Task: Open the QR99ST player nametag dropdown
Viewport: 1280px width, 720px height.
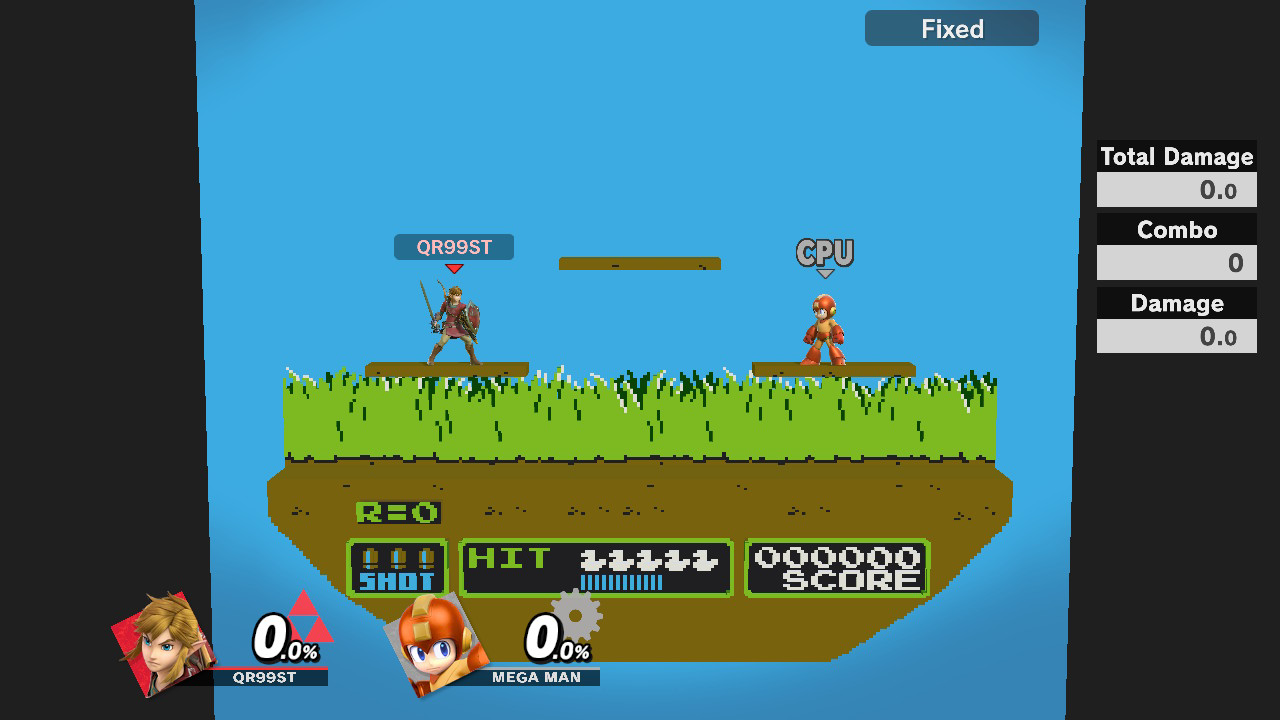Action: tap(454, 247)
